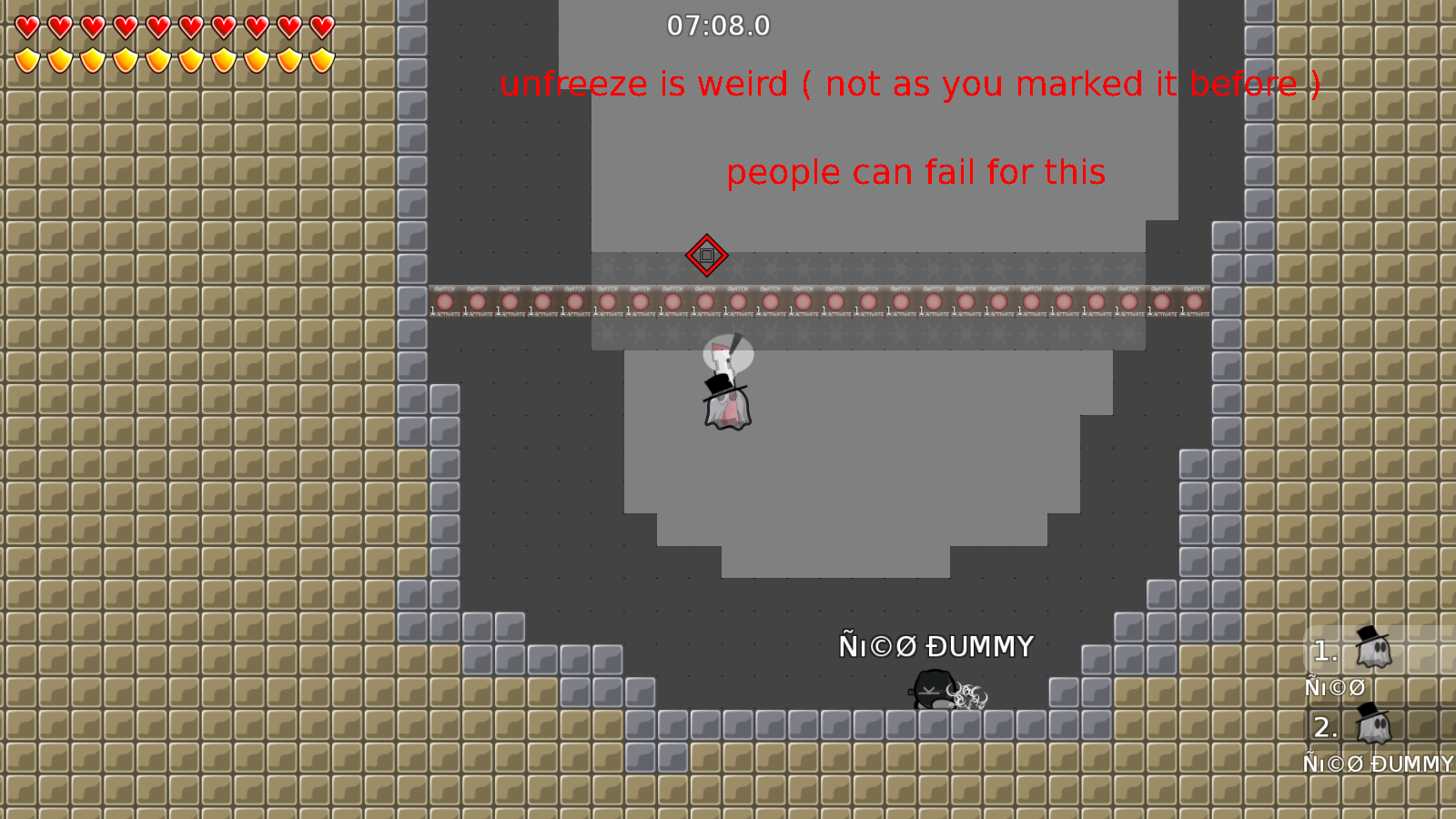Screen dimensions: 1456x819
Task: Select the timer showing 07:08.0
Action: (718, 26)
